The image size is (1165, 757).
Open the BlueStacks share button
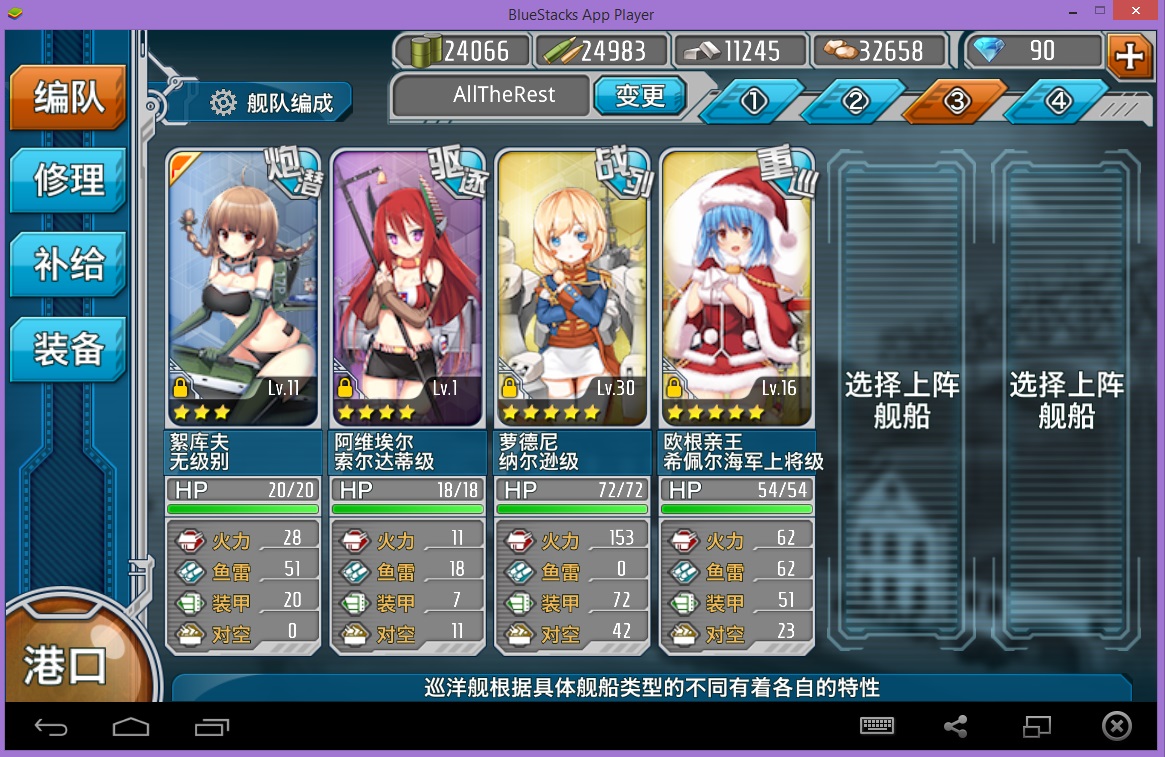(x=955, y=727)
